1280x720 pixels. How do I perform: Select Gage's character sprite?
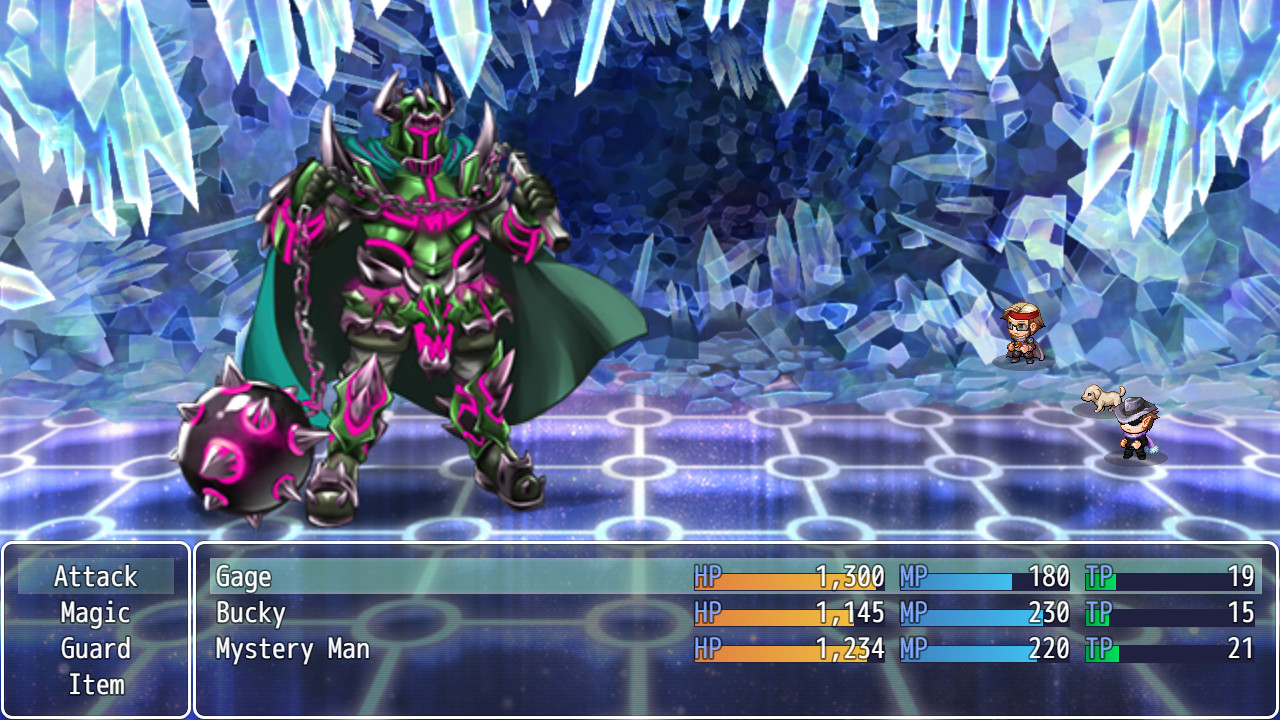(1022, 335)
